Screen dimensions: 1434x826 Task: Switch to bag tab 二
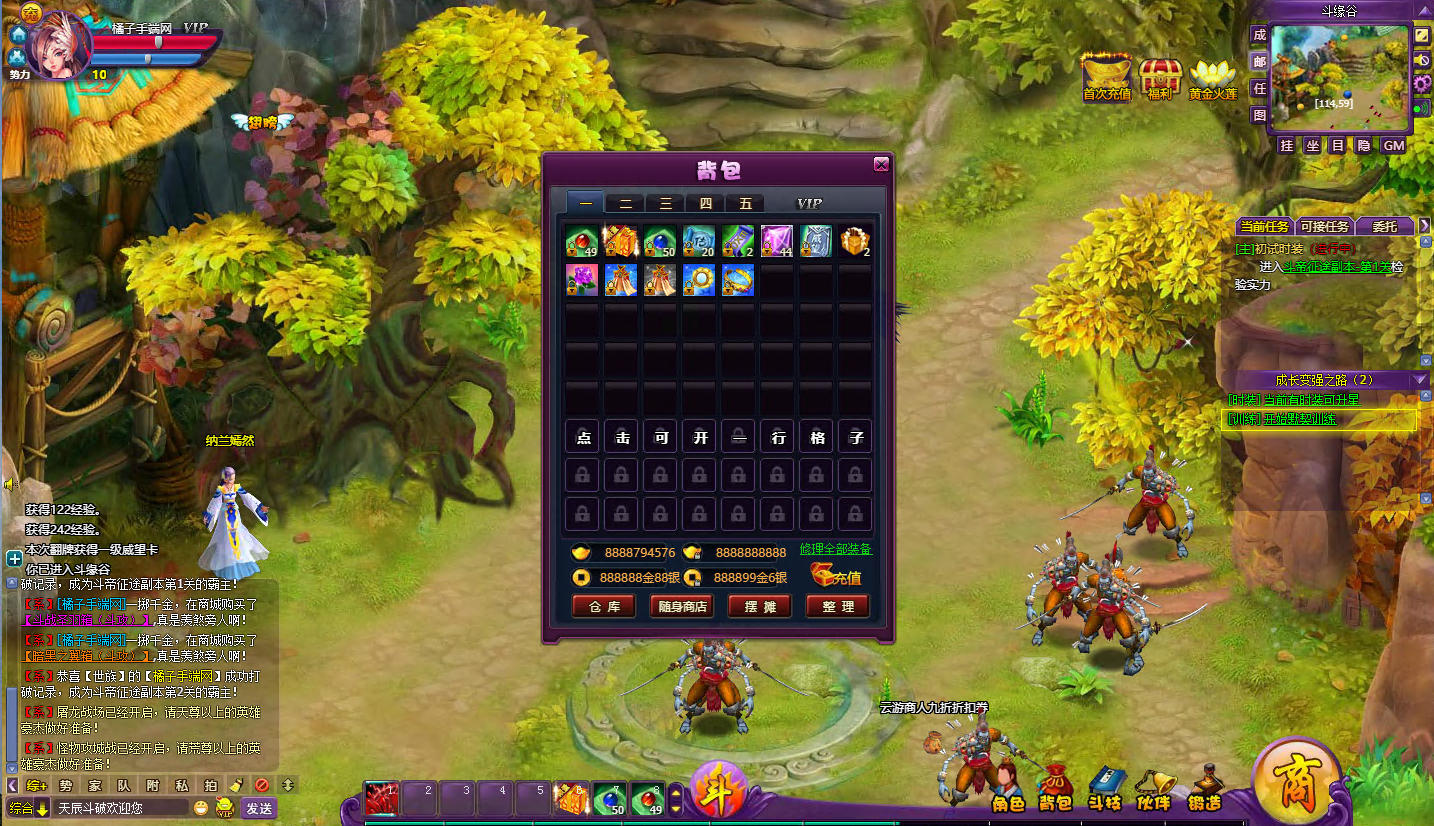tap(625, 203)
